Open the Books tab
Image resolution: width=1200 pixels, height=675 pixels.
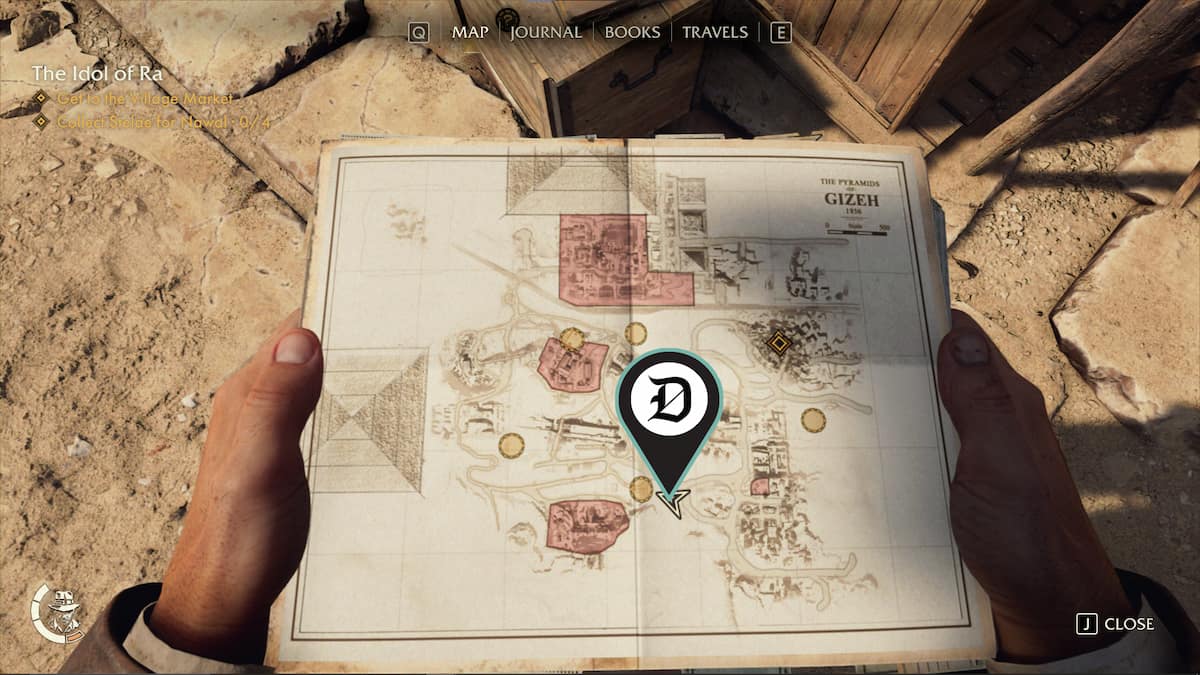(x=632, y=32)
